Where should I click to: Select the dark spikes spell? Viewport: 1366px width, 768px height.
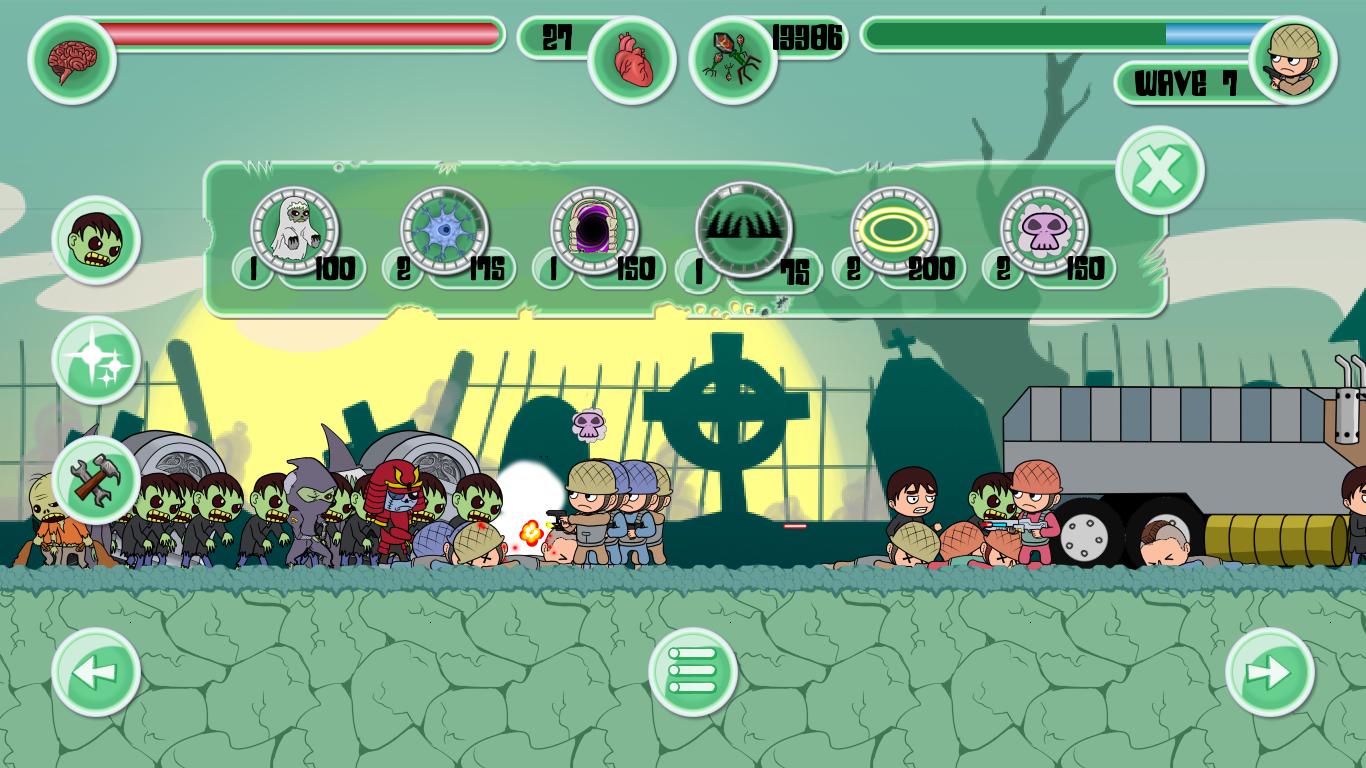coord(744,229)
